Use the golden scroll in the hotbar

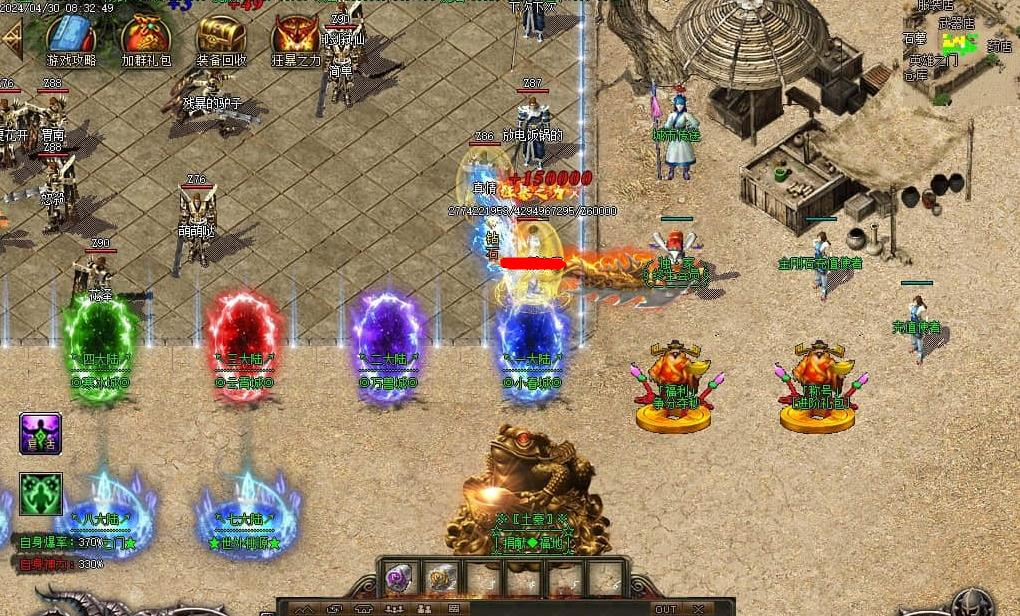[x=441, y=578]
